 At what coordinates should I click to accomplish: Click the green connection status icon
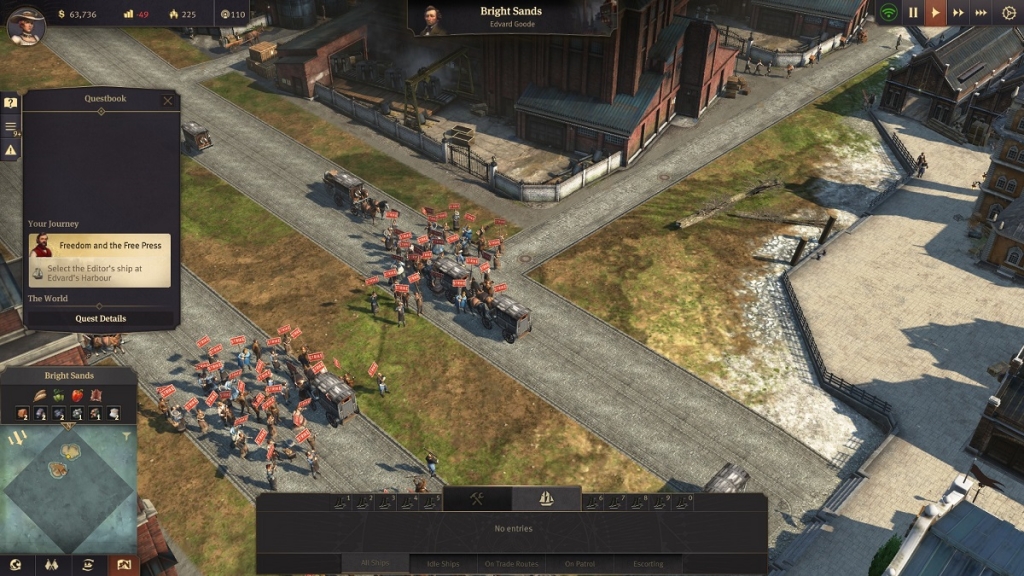pyautogui.click(x=888, y=13)
